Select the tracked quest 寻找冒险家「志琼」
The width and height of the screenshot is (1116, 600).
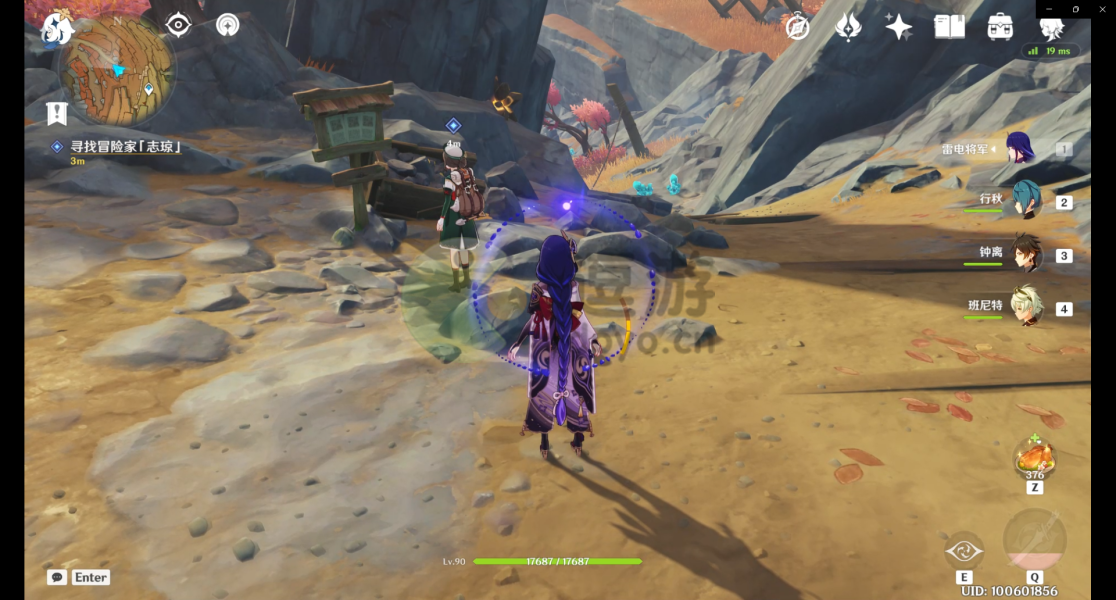(x=125, y=147)
